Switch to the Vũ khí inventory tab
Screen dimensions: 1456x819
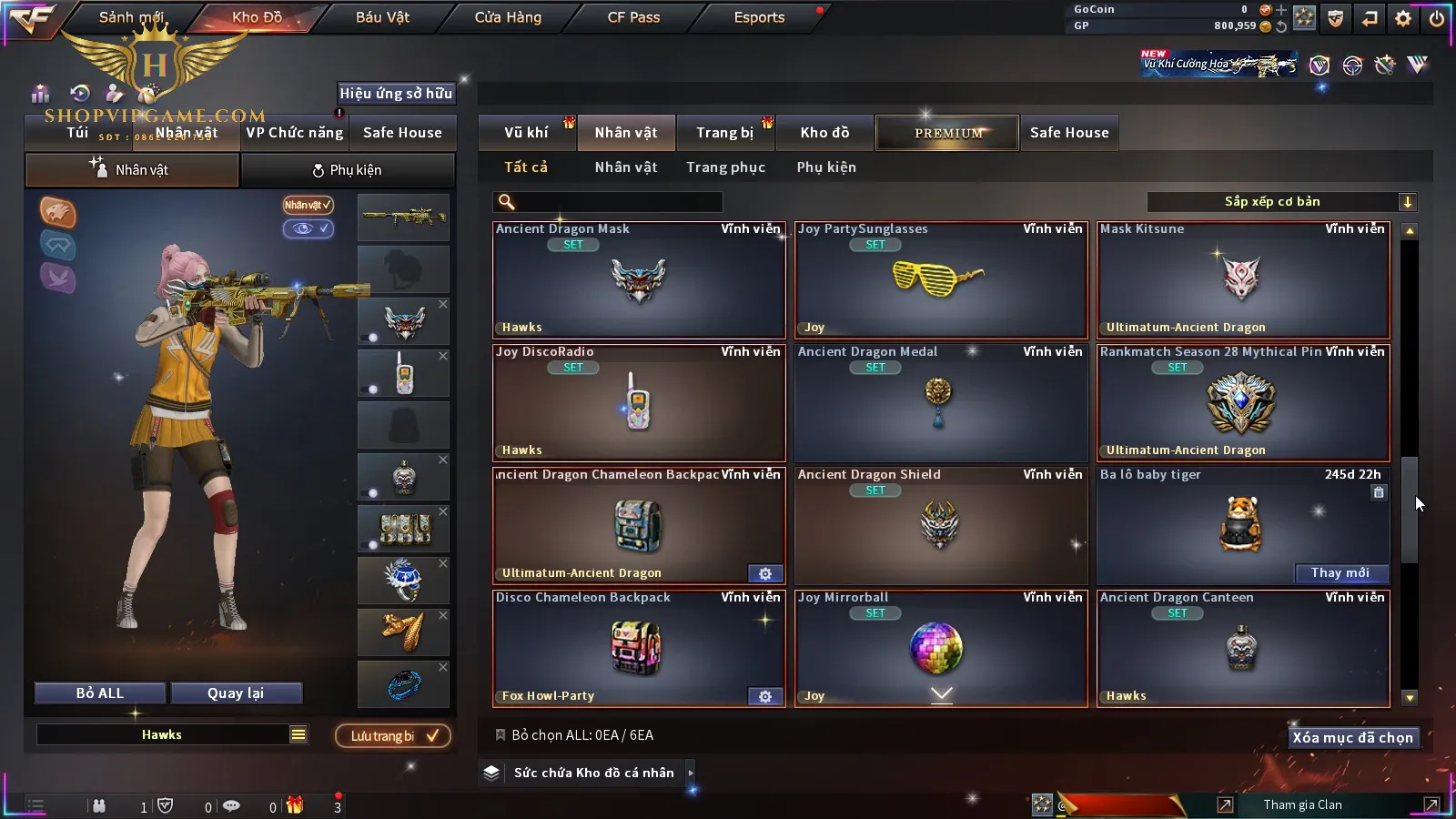click(526, 133)
